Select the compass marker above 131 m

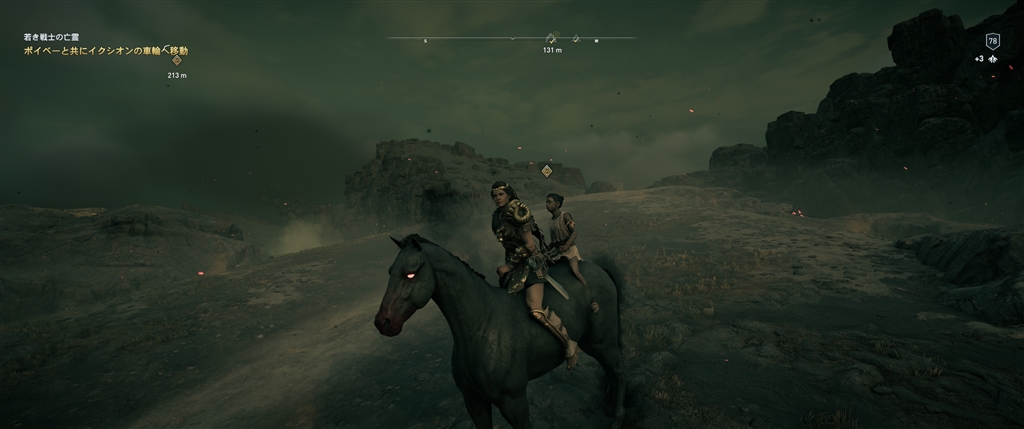pos(551,38)
